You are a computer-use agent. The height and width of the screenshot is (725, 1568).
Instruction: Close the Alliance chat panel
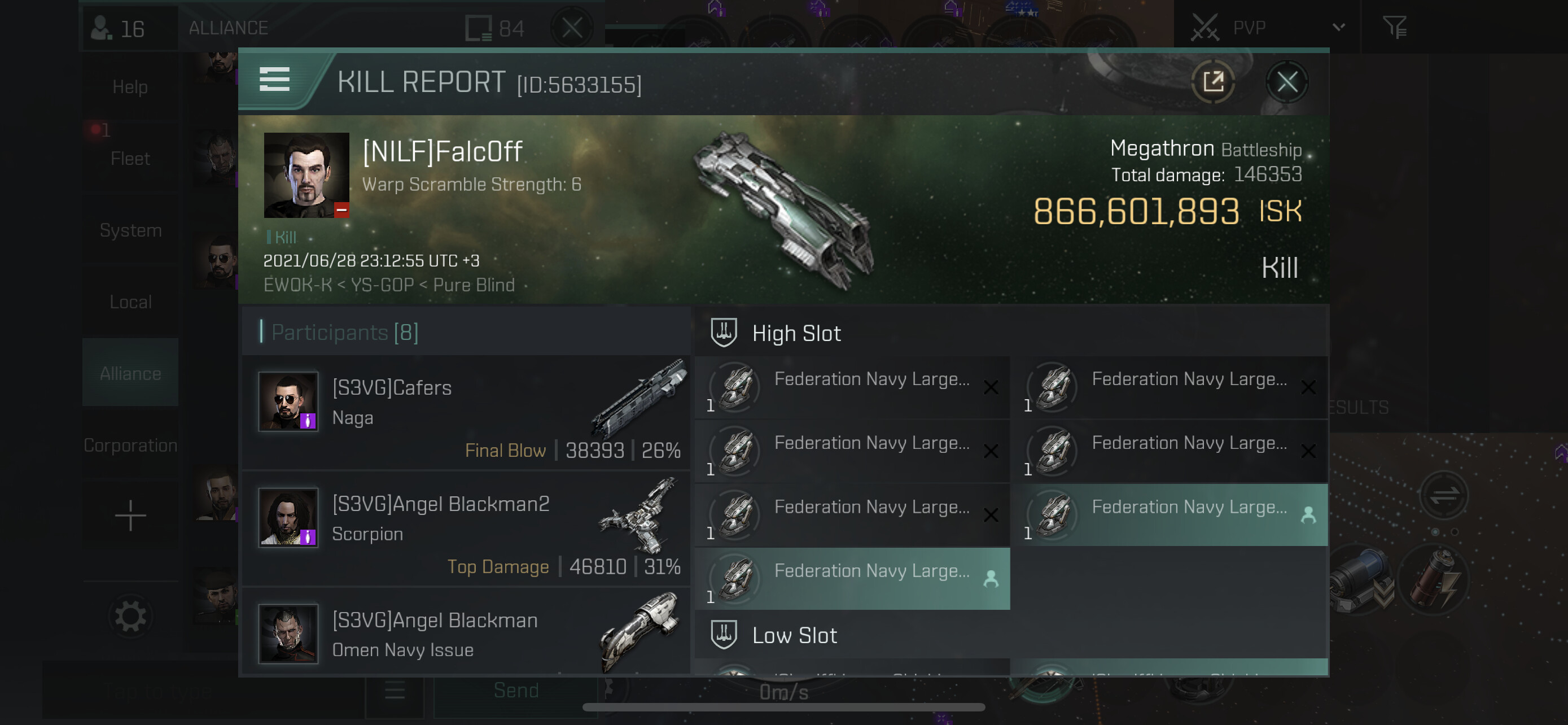pyautogui.click(x=572, y=28)
